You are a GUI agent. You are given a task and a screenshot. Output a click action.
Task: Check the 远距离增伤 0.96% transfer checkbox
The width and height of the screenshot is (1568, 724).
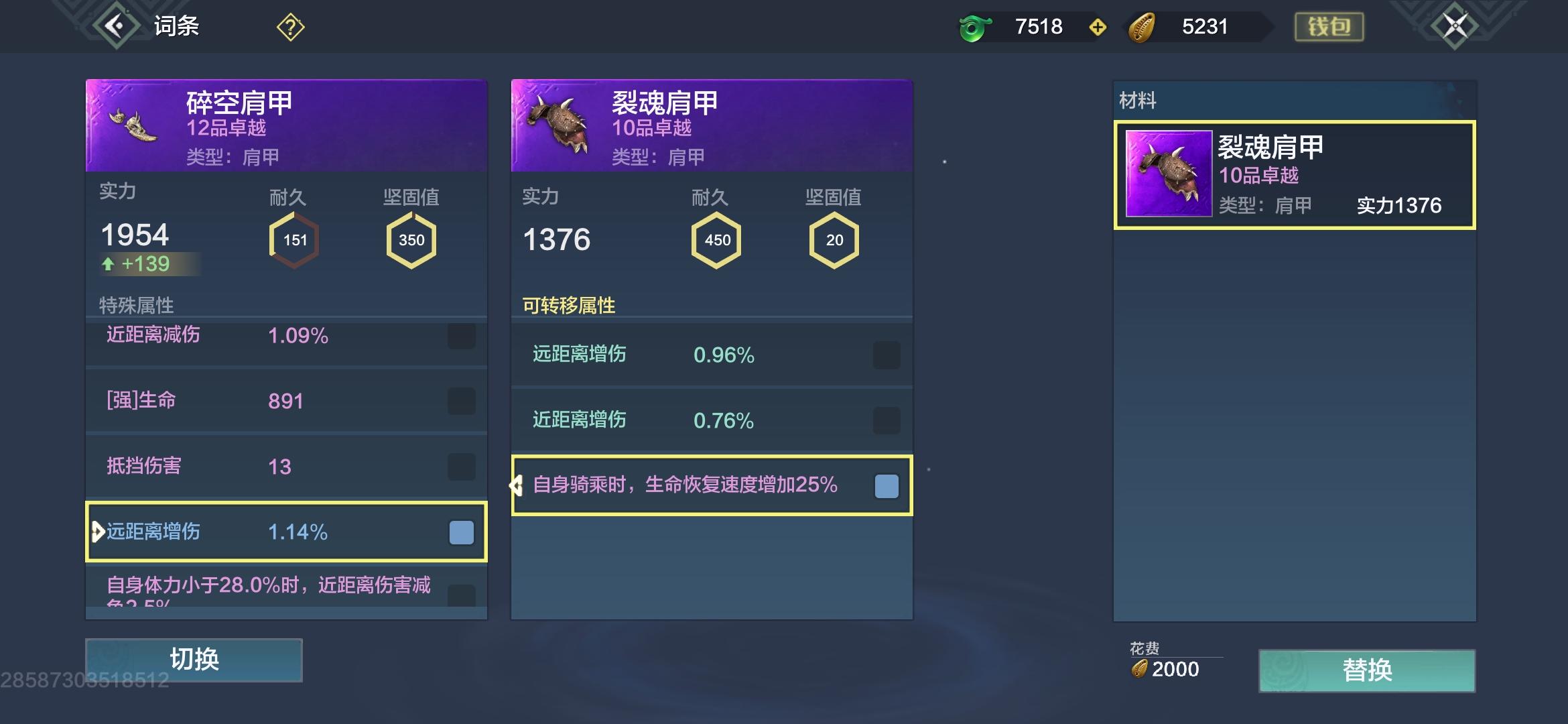pos(887,356)
